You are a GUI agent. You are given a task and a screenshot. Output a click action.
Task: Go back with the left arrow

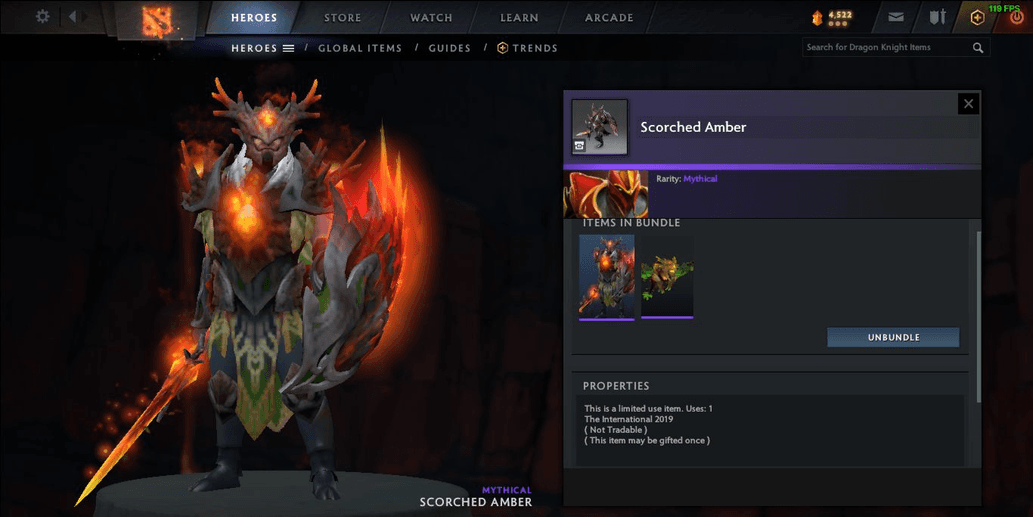pos(73,17)
